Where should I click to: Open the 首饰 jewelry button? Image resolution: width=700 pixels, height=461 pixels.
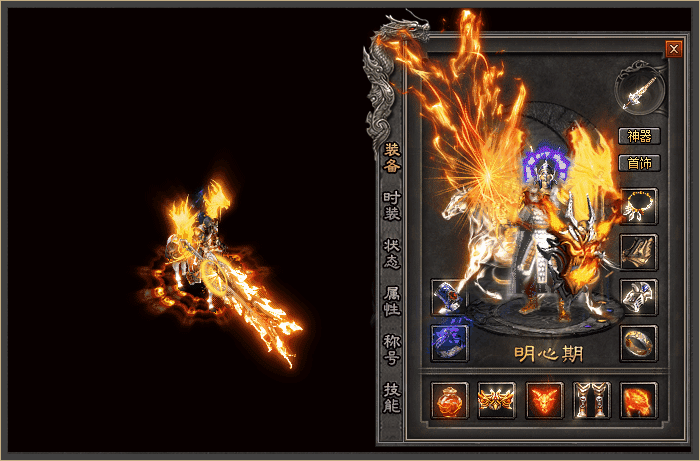(x=638, y=162)
